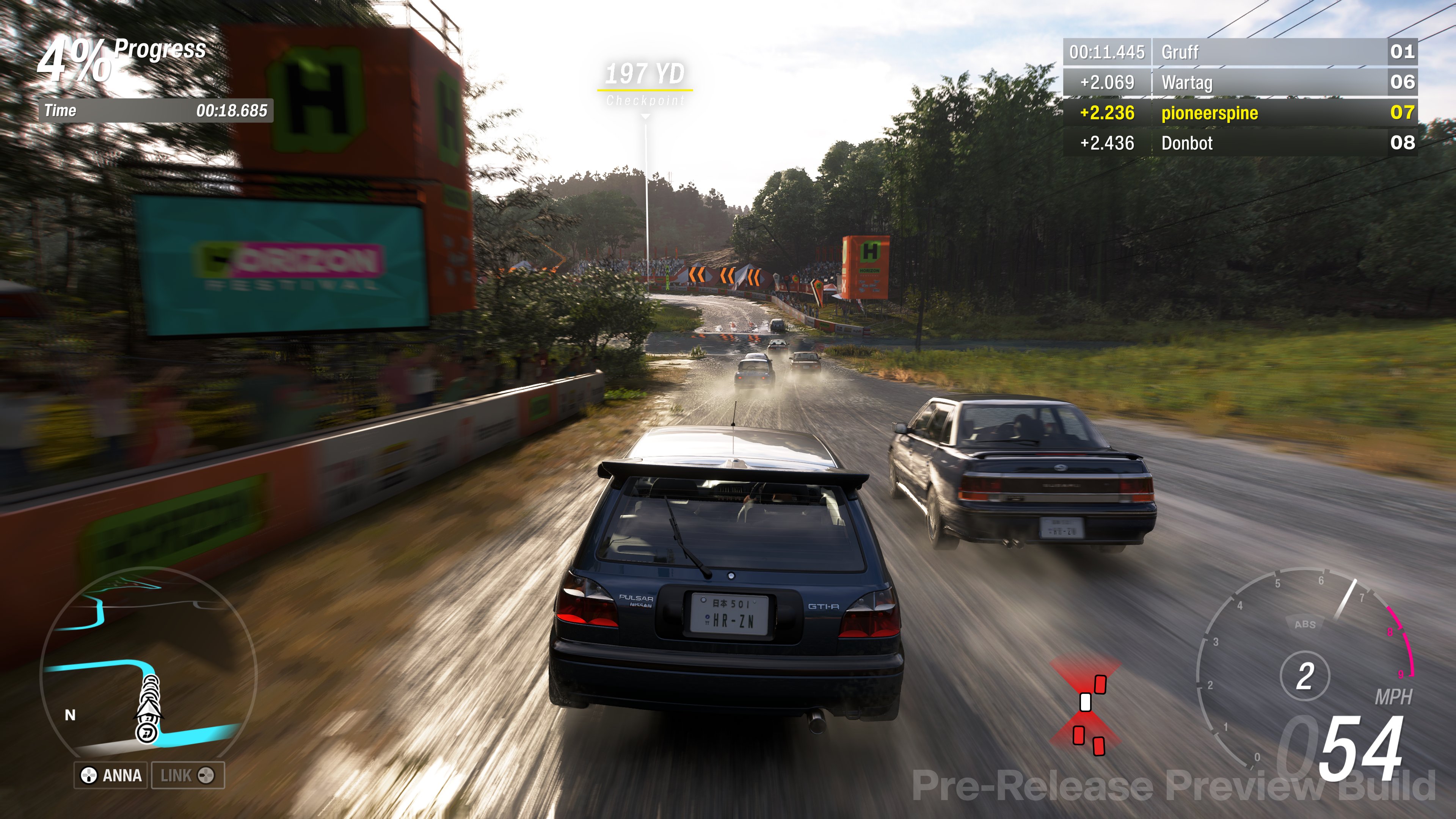Choose the Wartag leaderboard row

pos(1239,83)
